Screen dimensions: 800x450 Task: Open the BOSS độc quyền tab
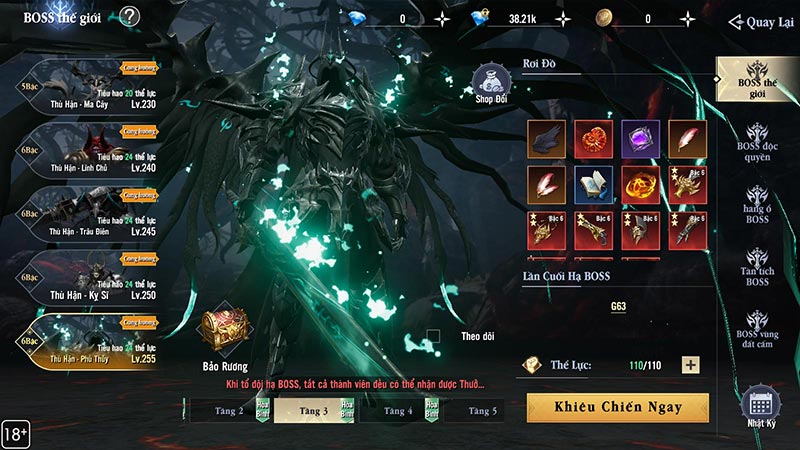756,145
